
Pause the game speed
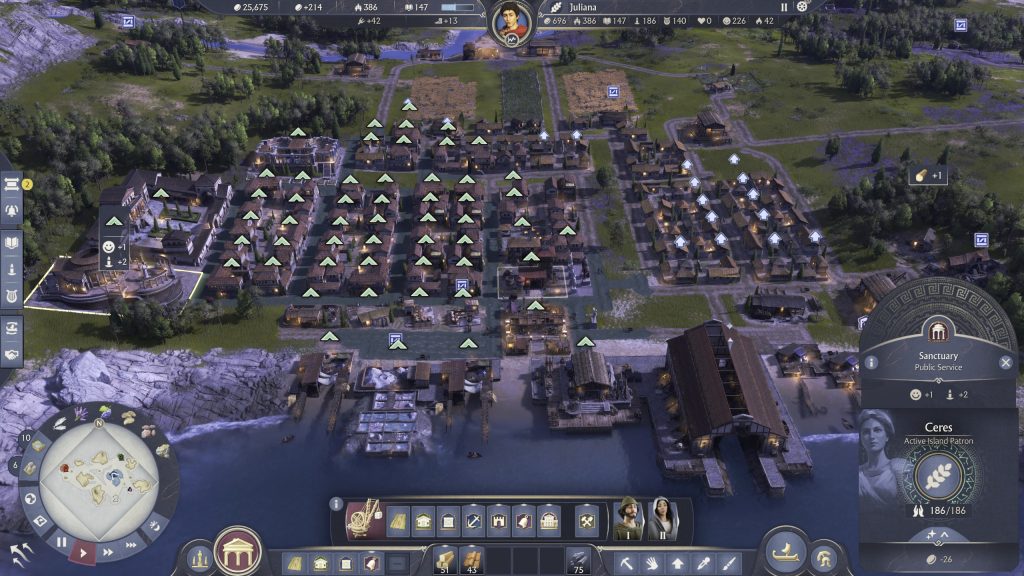click(61, 542)
